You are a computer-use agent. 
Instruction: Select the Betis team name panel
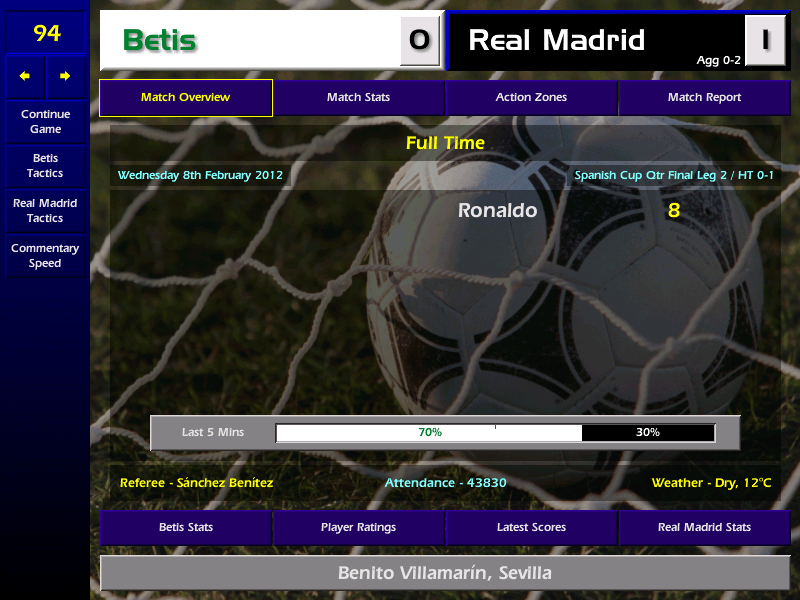(250, 41)
